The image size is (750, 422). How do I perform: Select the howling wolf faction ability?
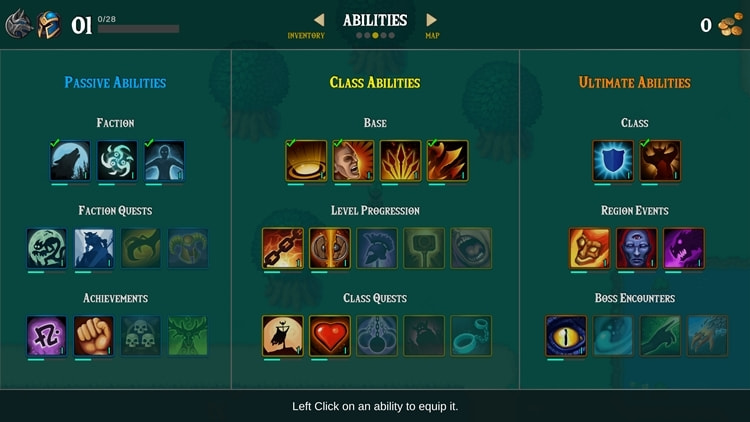click(70, 161)
